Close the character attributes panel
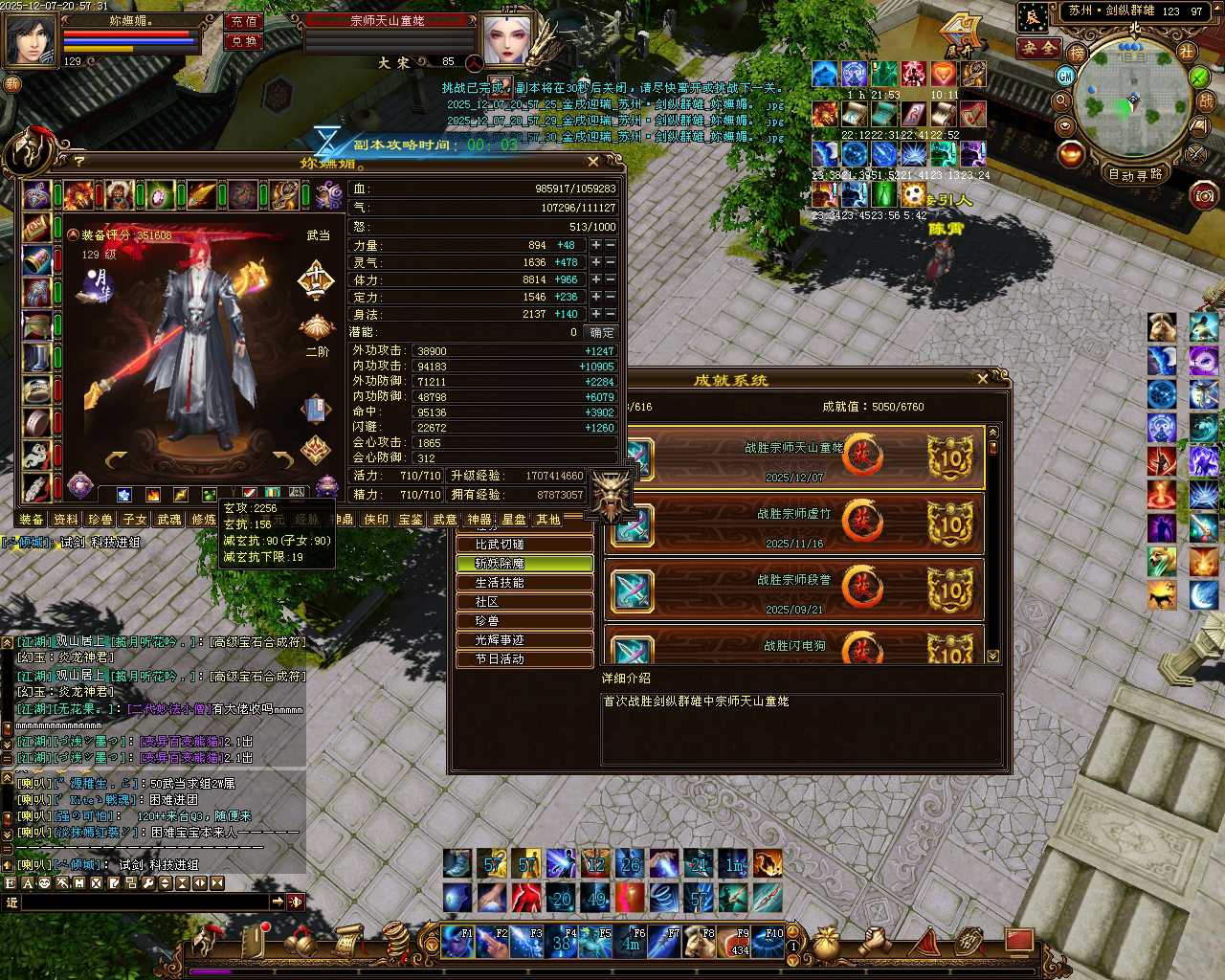 tap(593, 162)
